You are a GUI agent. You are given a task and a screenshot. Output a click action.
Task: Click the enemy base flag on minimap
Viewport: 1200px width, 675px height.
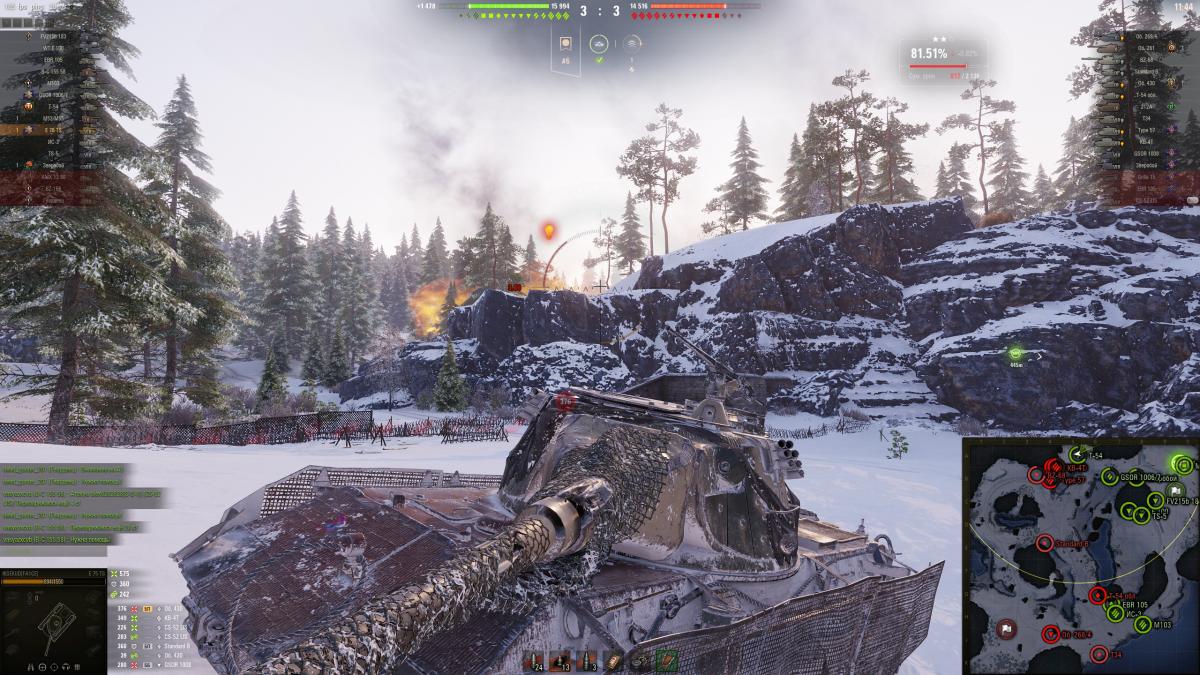point(1004,628)
